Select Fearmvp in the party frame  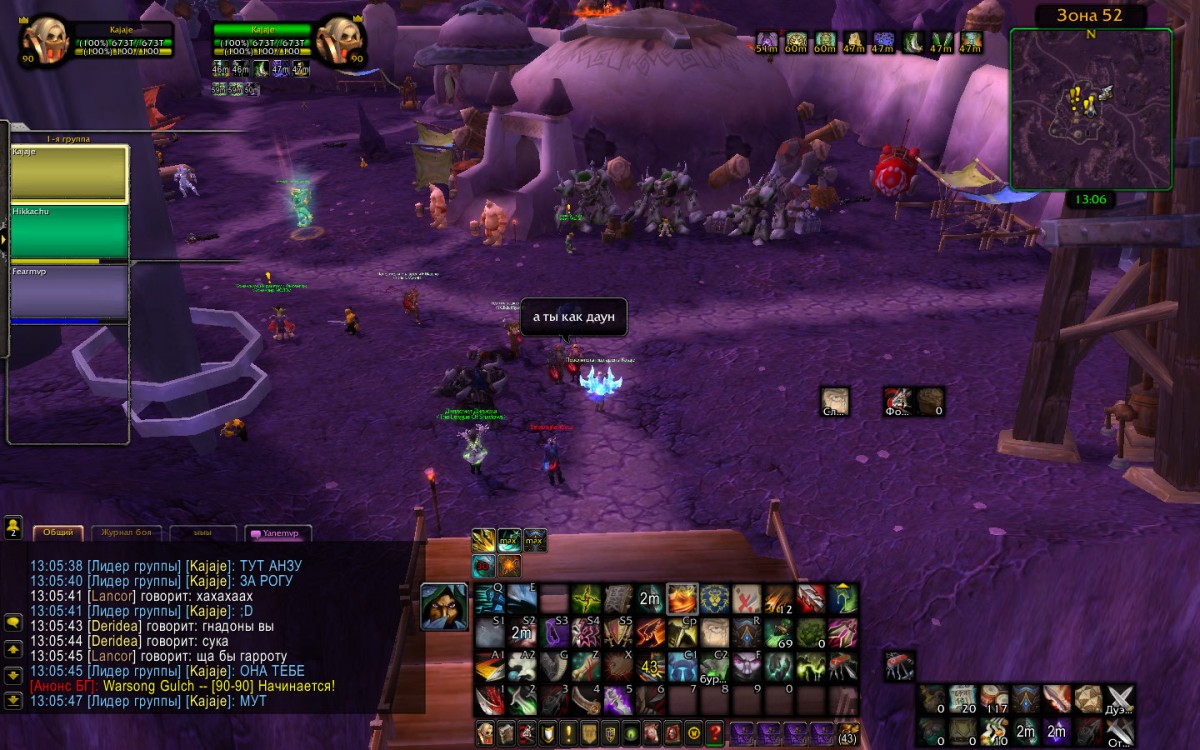click(x=69, y=291)
